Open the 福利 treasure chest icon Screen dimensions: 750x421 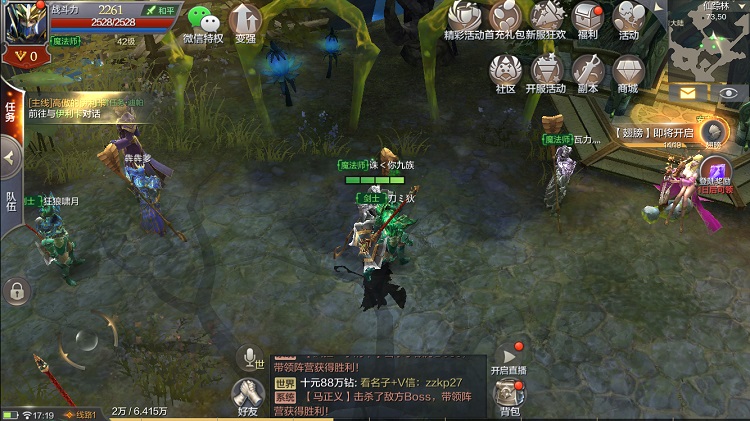(x=588, y=19)
